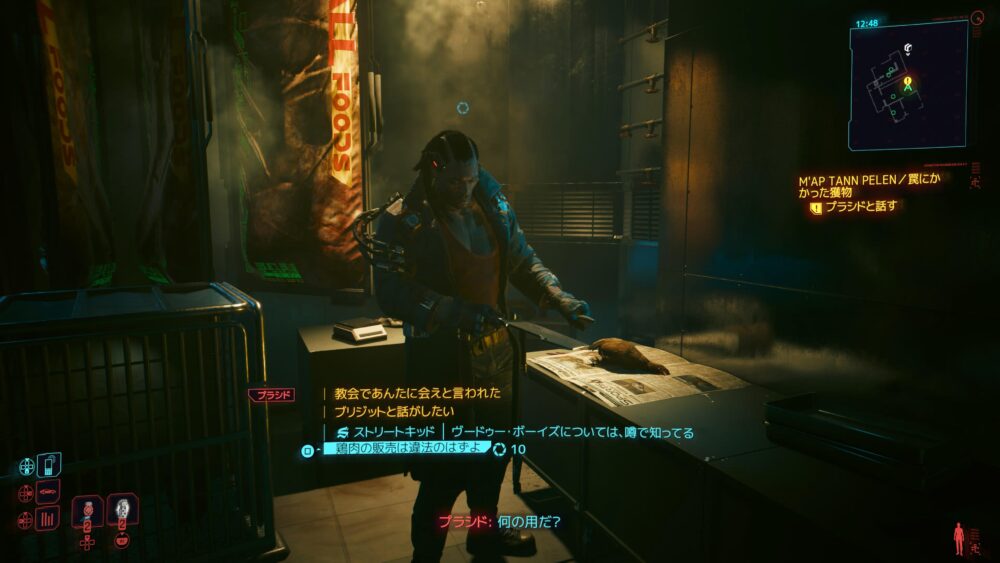Click the プラシドと話す objective
This screenshot has height=563, width=1000.
click(x=860, y=207)
